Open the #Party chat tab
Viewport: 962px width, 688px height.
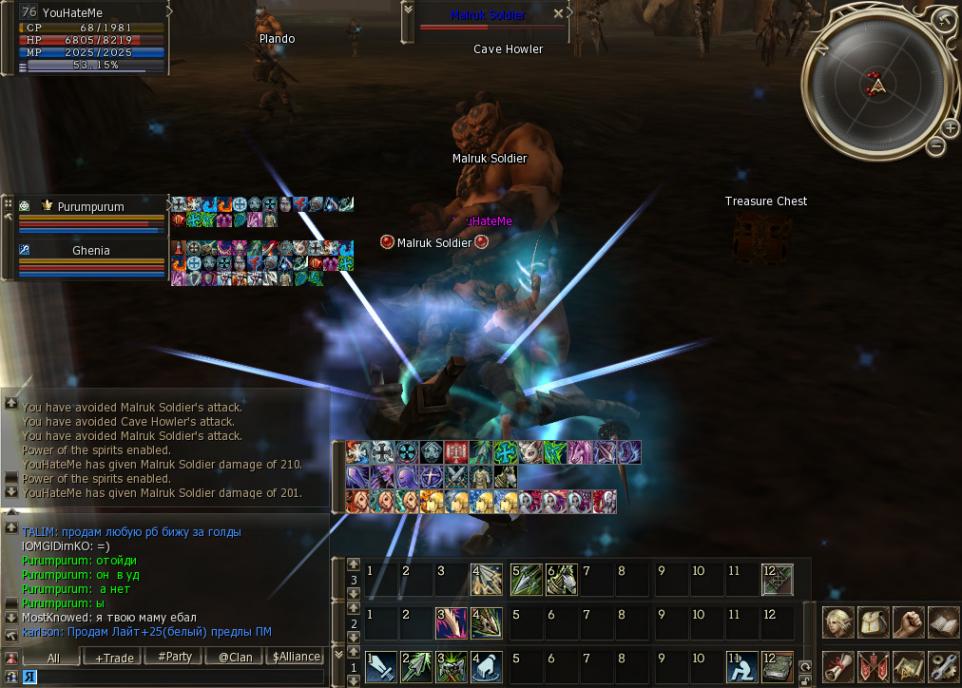(175, 657)
